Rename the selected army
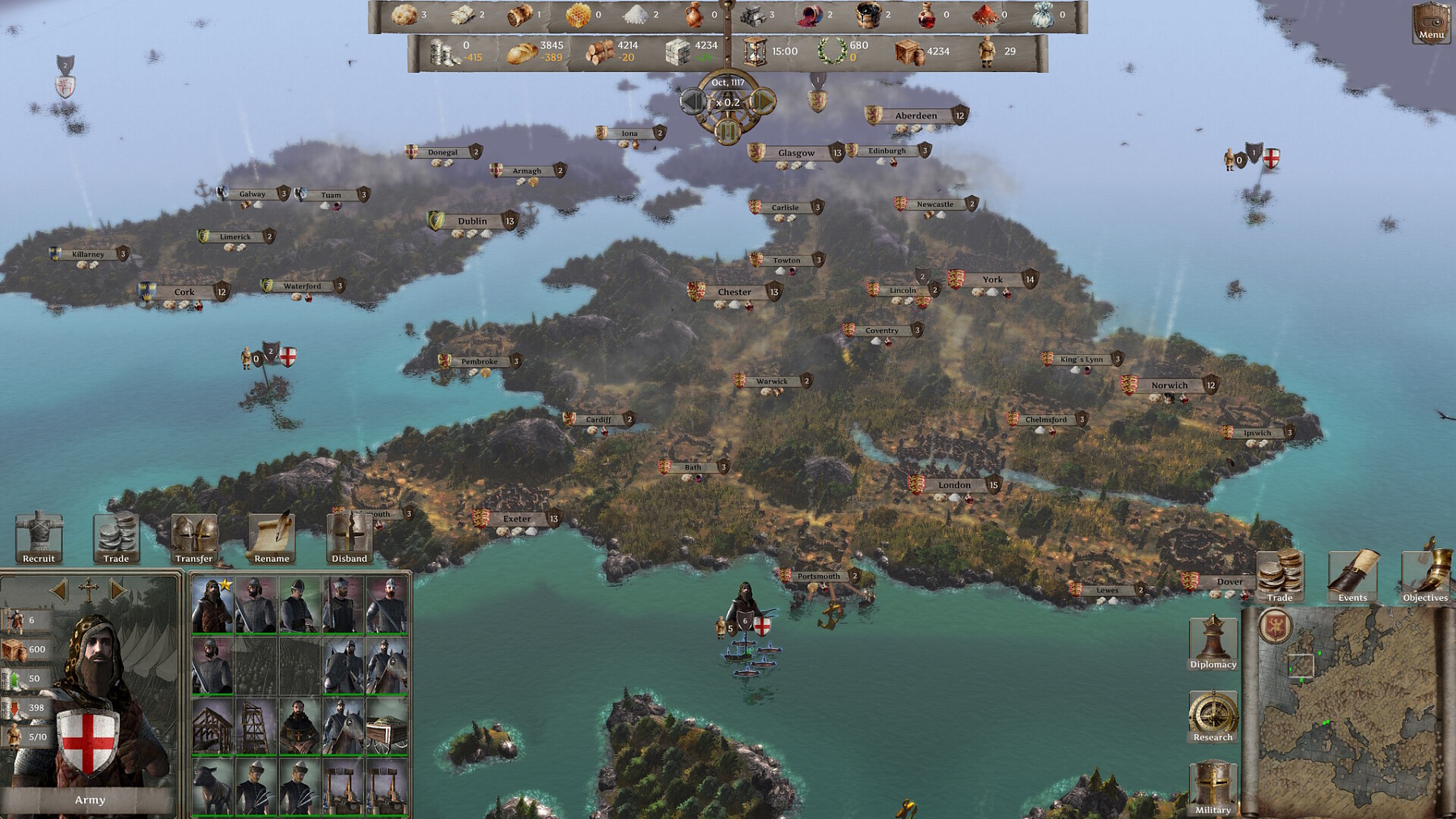1456x819 pixels. coord(272,538)
